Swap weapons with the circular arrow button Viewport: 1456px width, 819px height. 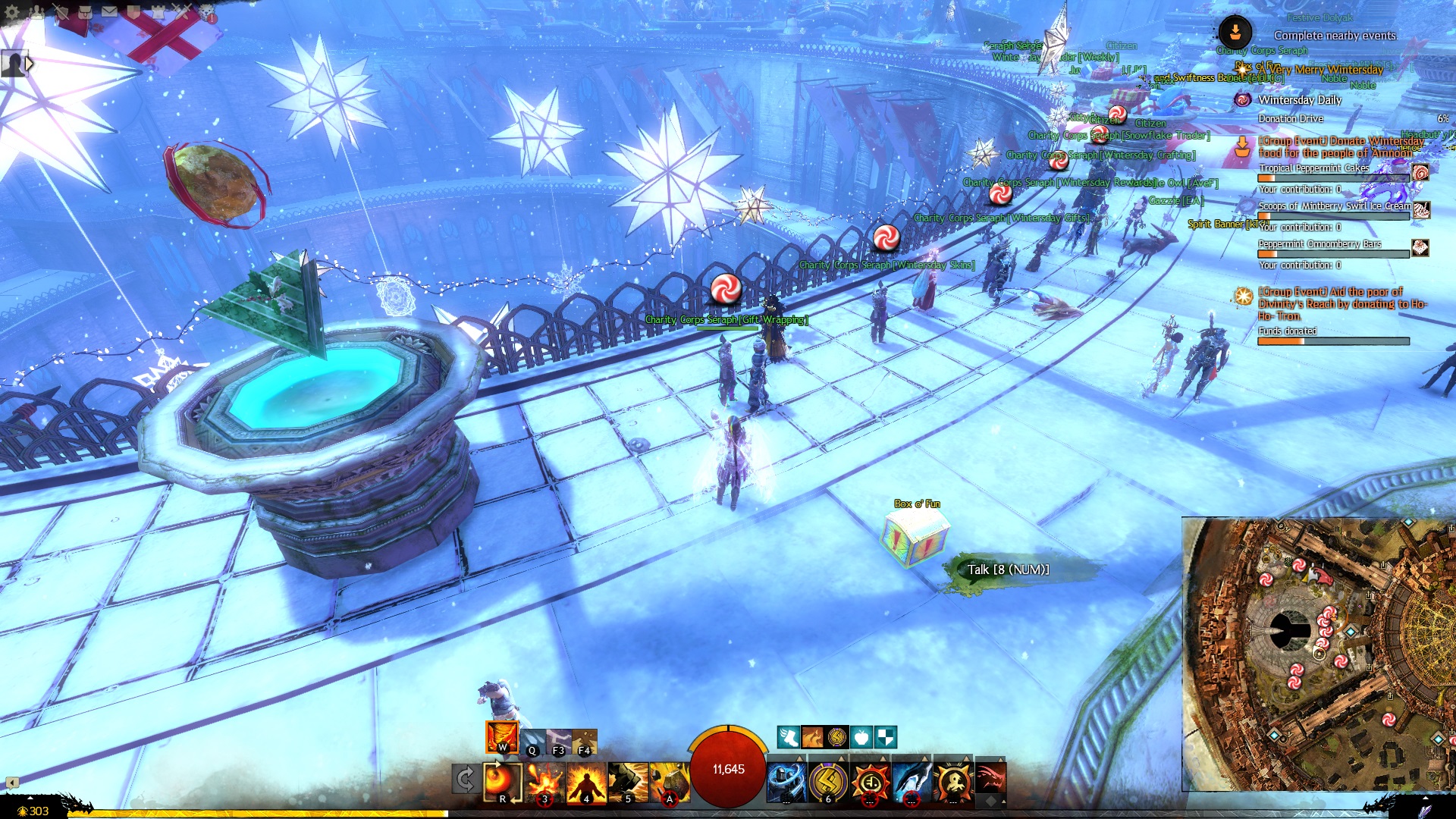click(465, 780)
